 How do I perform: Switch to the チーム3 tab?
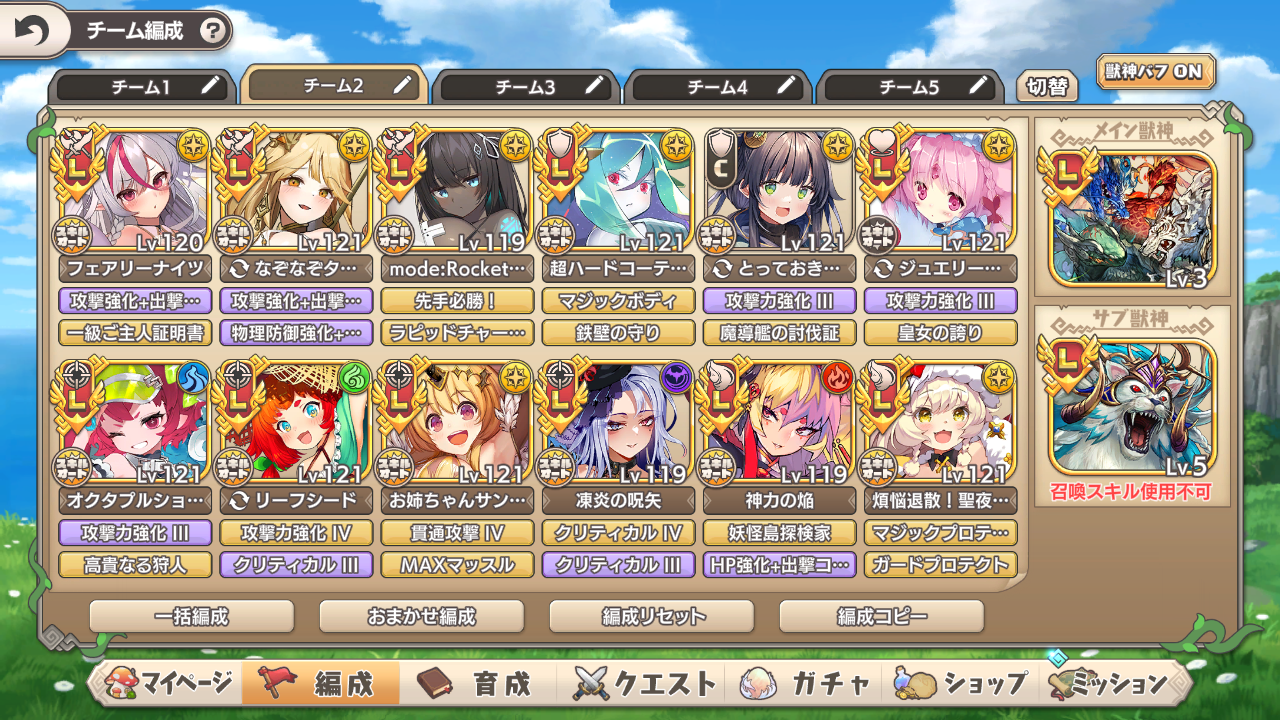(525, 87)
